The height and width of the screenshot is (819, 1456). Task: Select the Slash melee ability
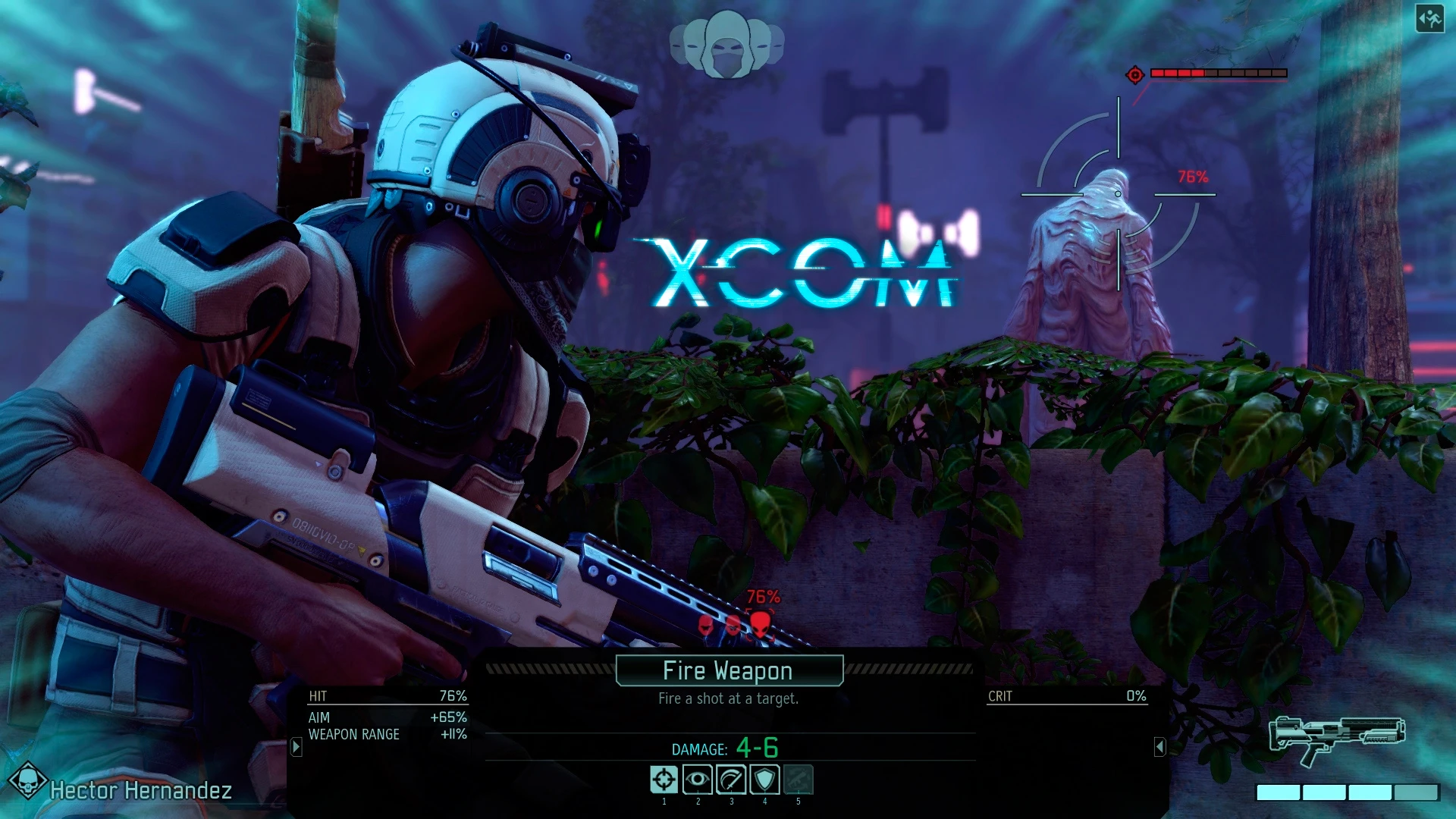730,779
